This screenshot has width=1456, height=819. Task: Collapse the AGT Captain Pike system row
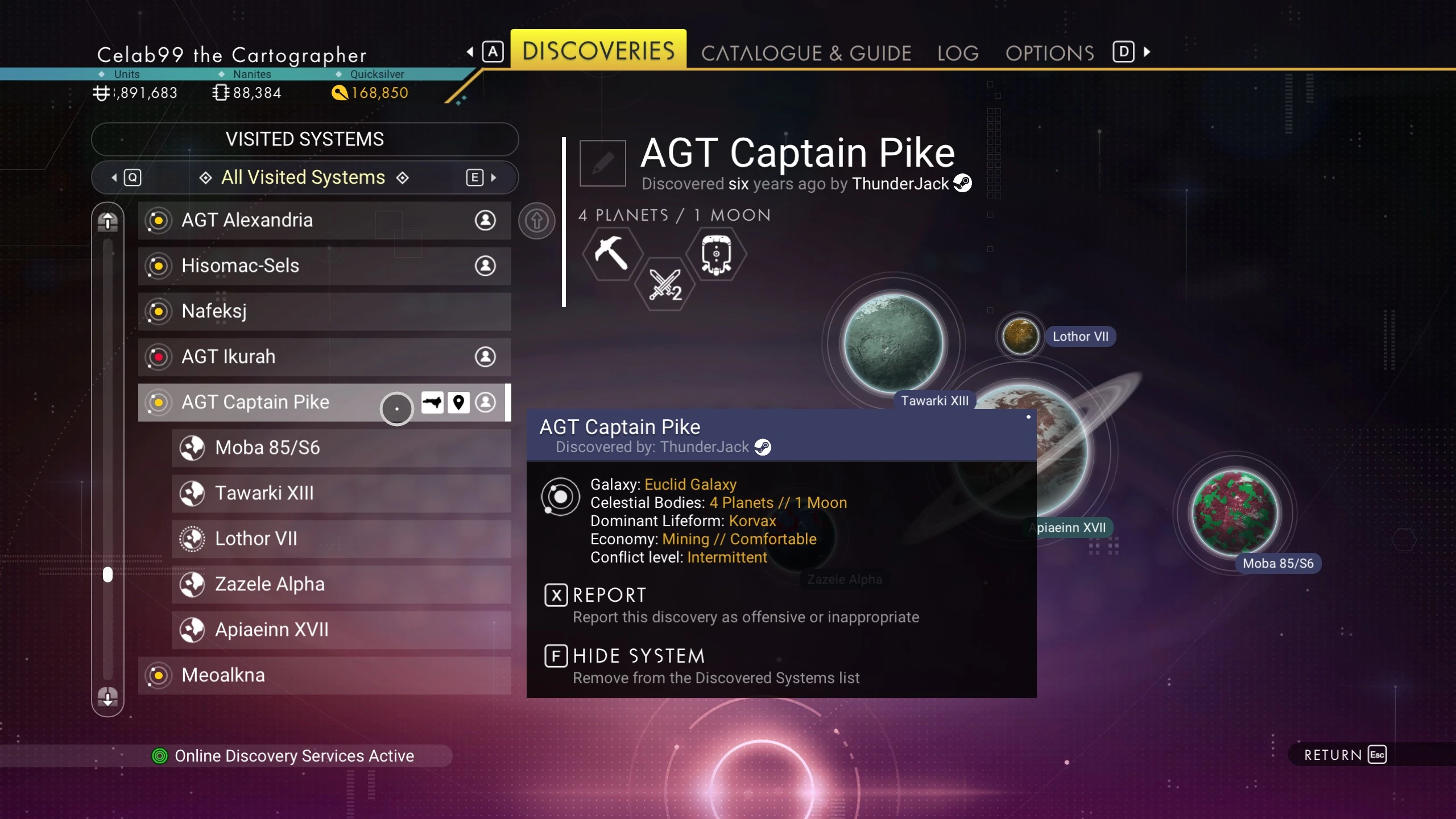pyautogui.click(x=256, y=402)
